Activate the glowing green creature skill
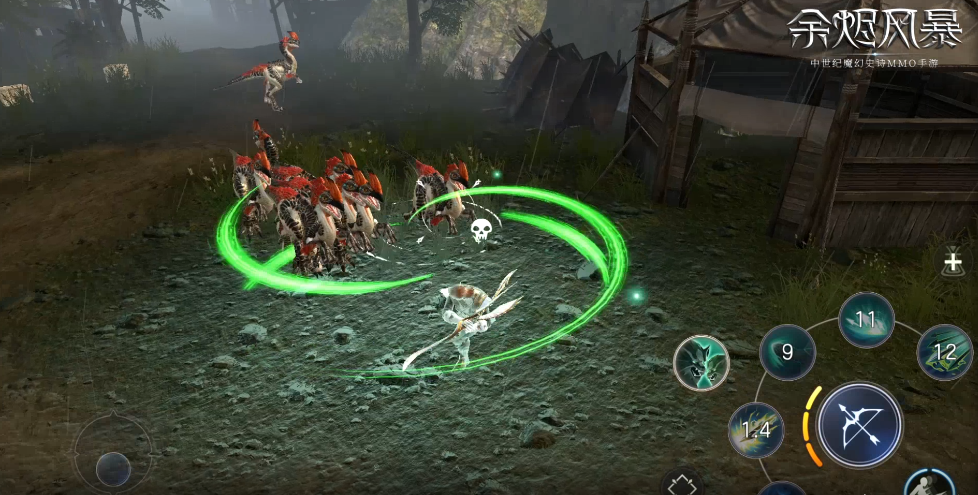978x495 pixels. [700, 362]
